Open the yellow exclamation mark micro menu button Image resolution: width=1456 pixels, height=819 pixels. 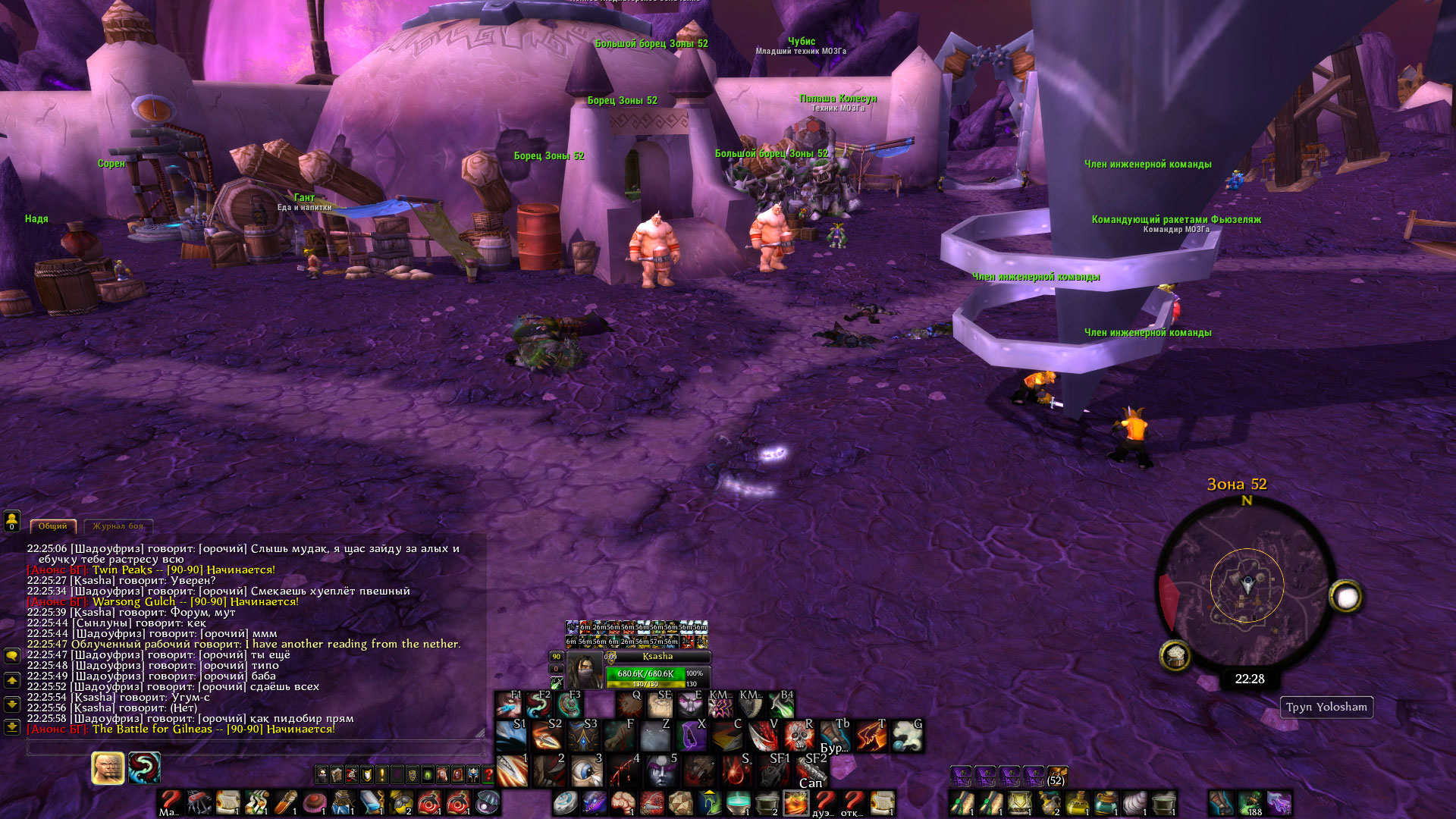point(382,774)
